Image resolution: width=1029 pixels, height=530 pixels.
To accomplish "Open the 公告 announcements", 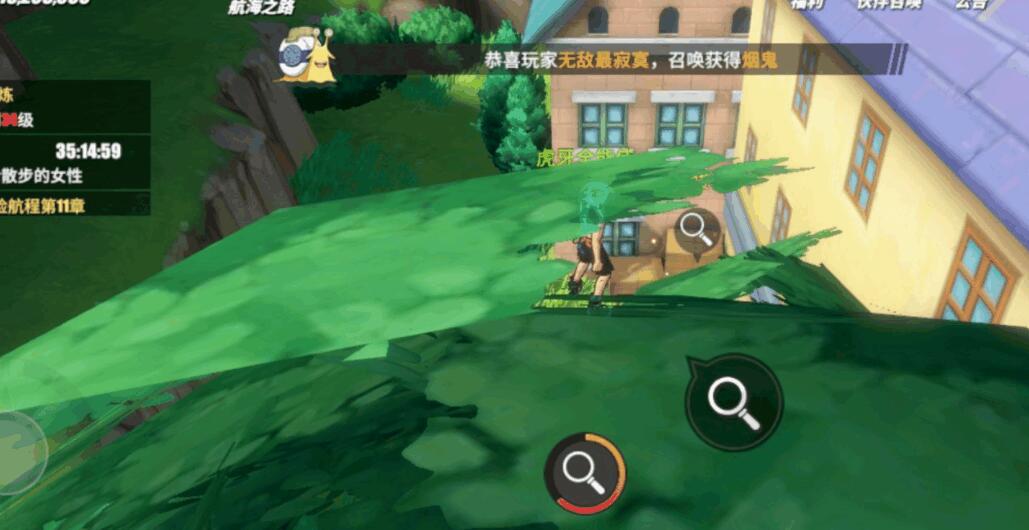I will 970,5.
